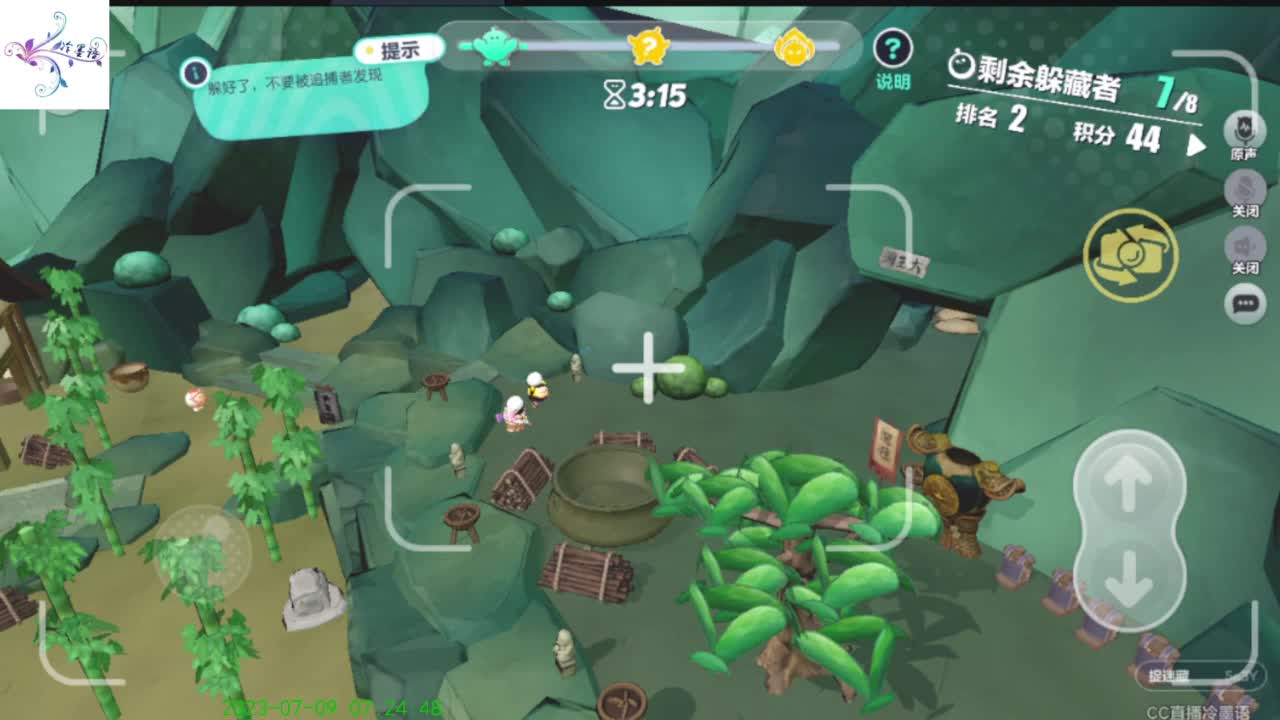Click the green frog icon on the progress bar
This screenshot has height=720, width=1280.
(497, 45)
